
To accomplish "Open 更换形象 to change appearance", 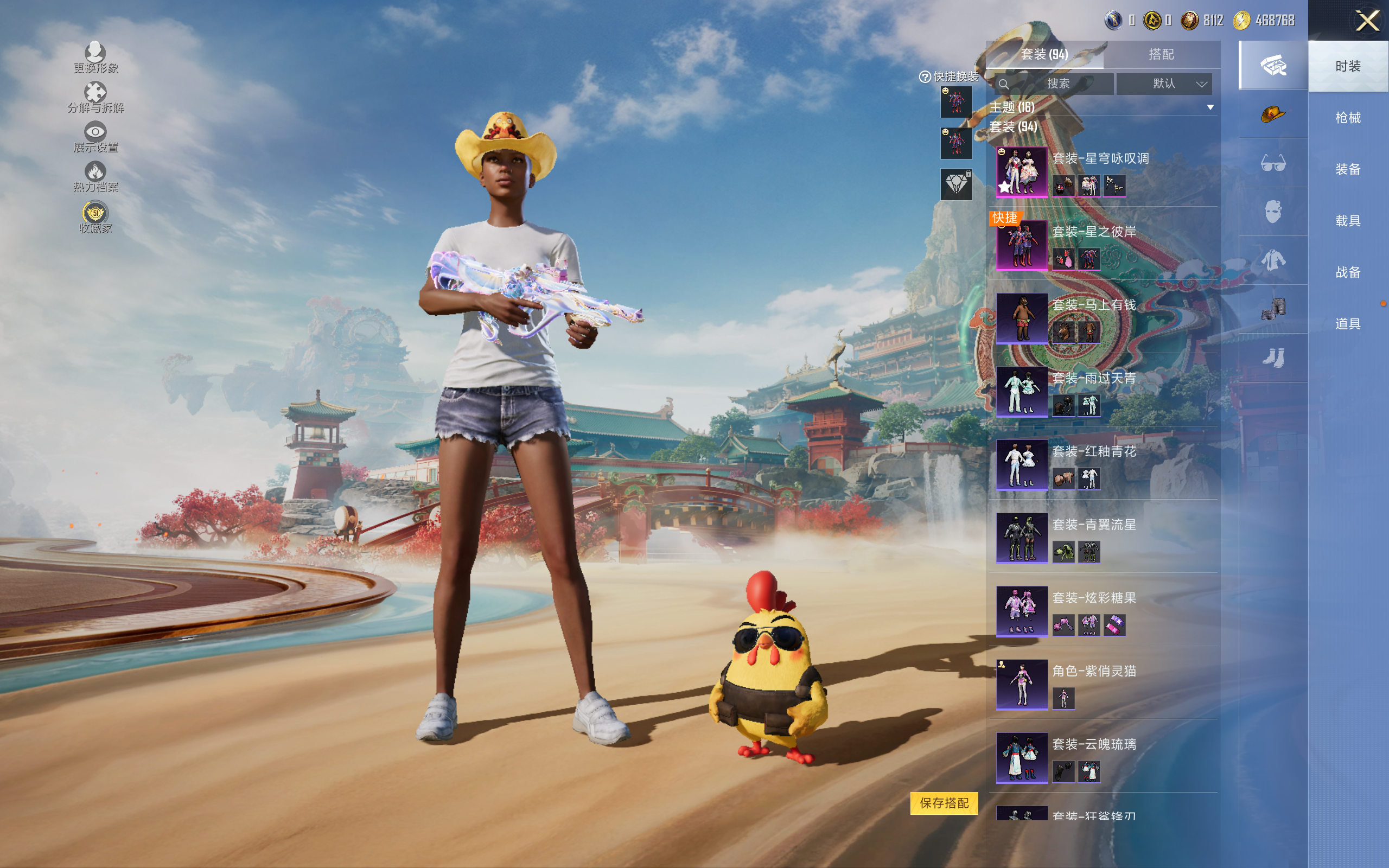I will pyautogui.click(x=95, y=59).
